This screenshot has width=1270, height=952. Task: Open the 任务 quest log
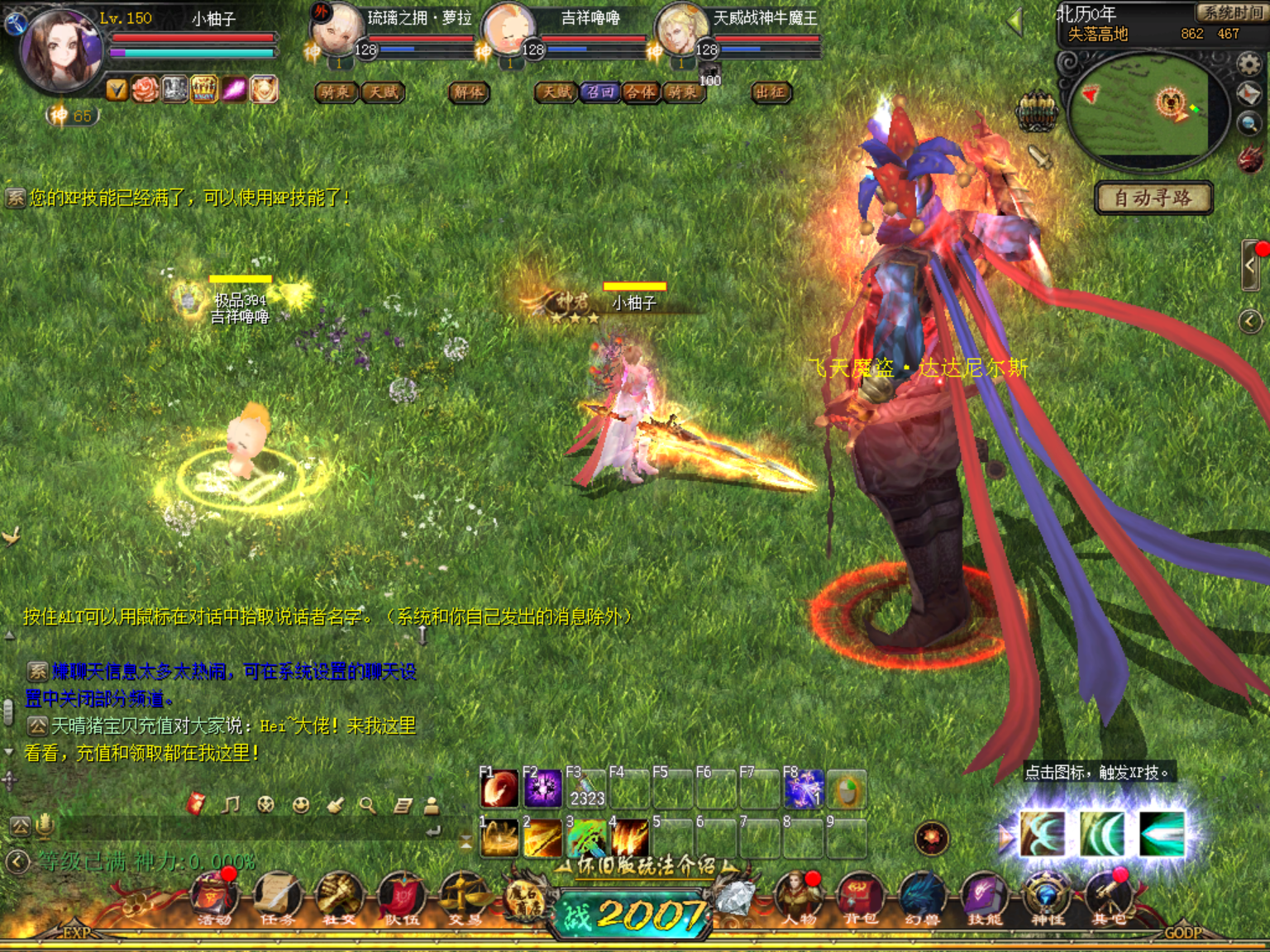[x=277, y=897]
